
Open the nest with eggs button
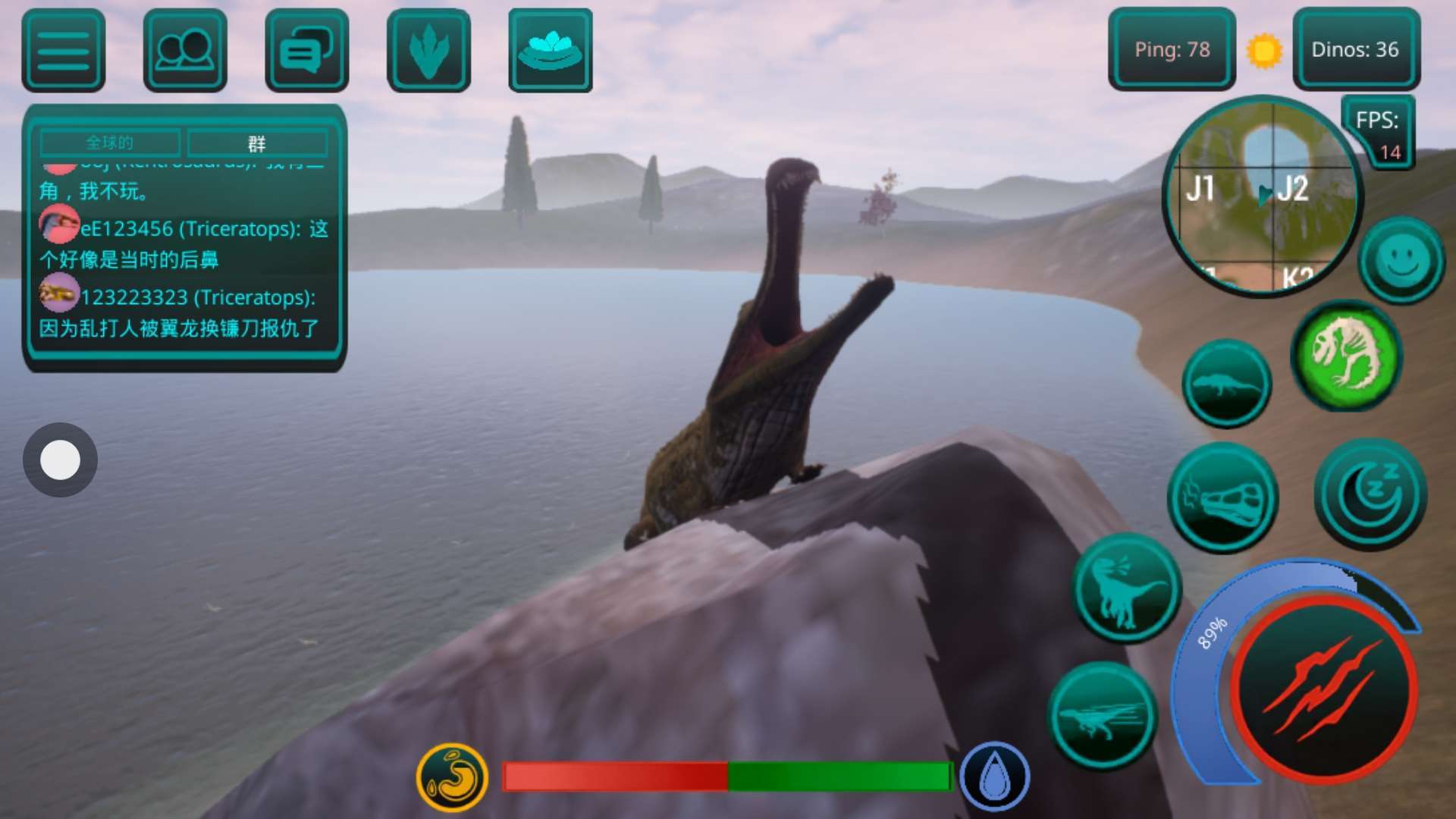click(550, 50)
